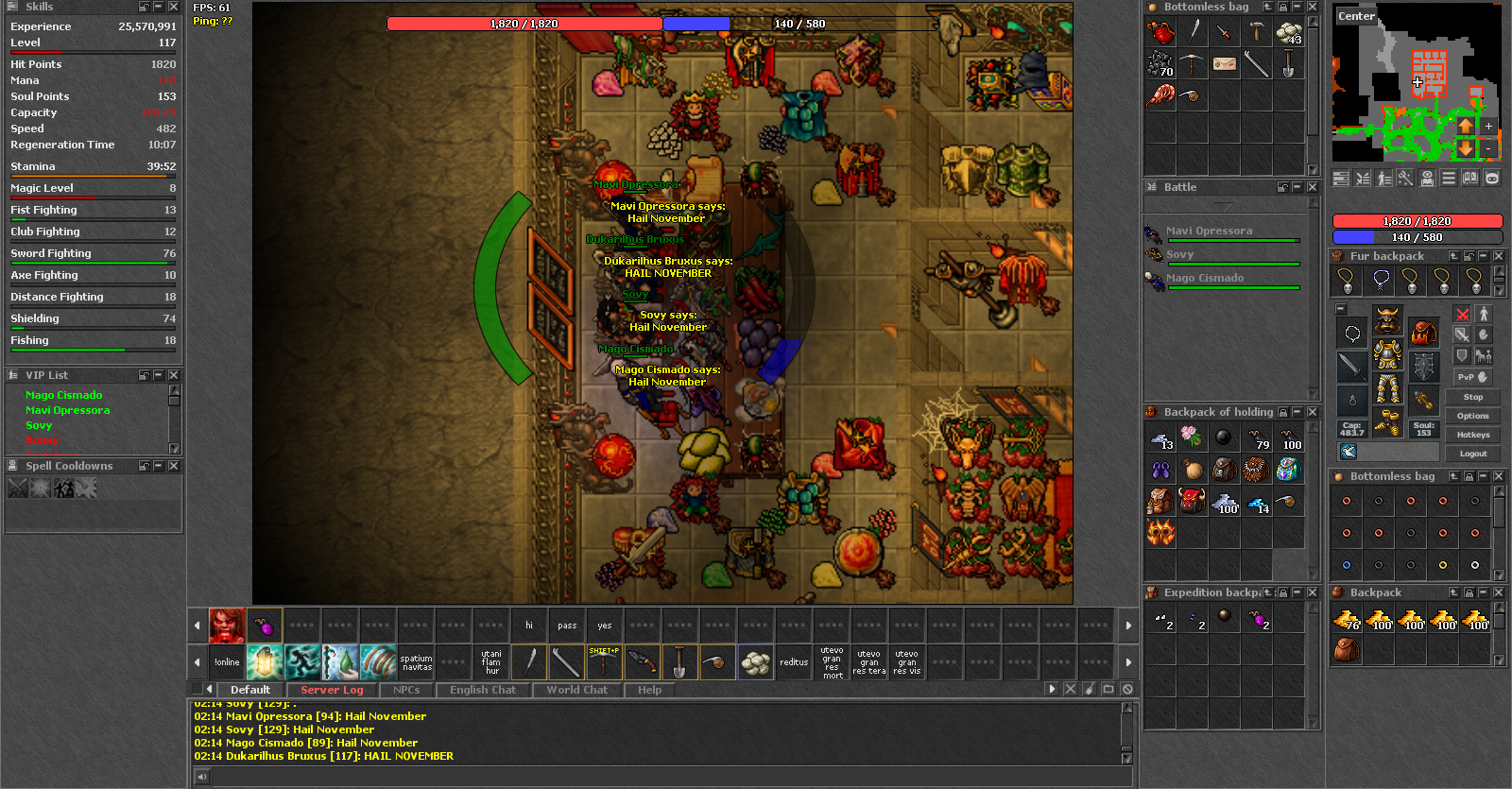The height and width of the screenshot is (789, 1512).
Task: Open the Hotkeys window
Action: coord(1472,435)
